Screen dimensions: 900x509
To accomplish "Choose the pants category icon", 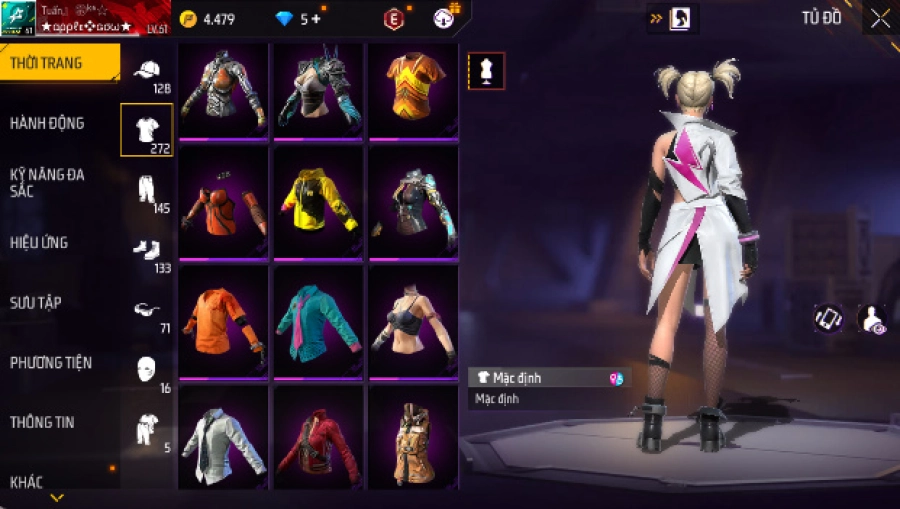I will pos(147,190).
